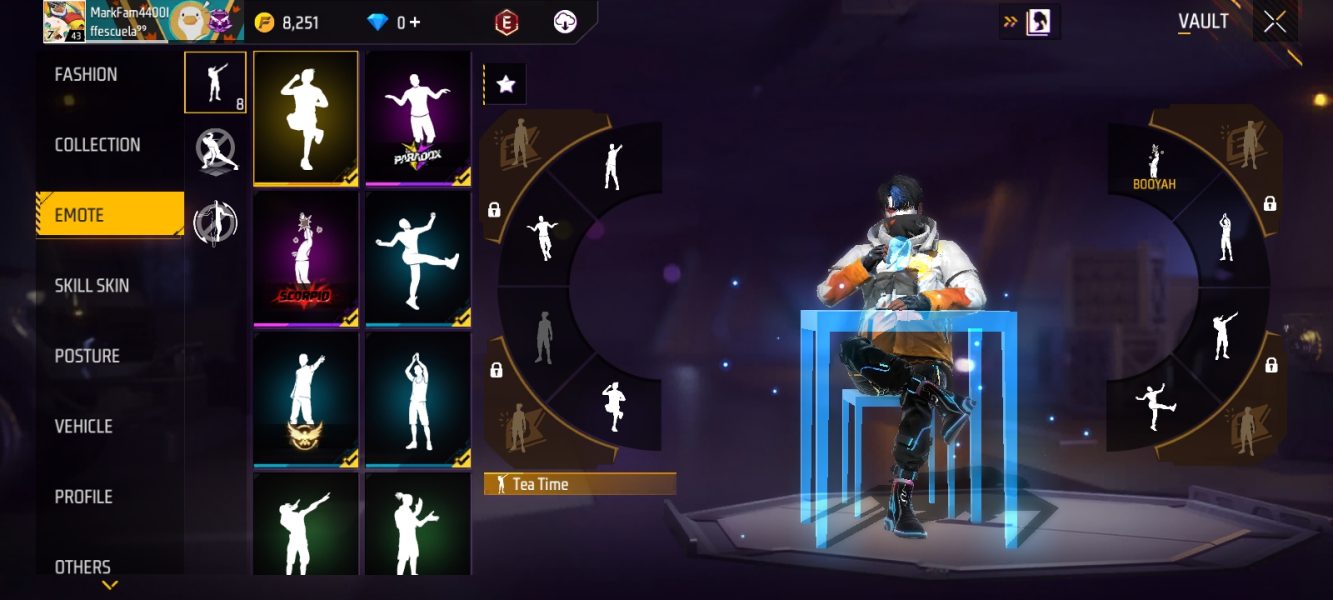
Task: Open the download cloud icon
Action: pos(566,22)
